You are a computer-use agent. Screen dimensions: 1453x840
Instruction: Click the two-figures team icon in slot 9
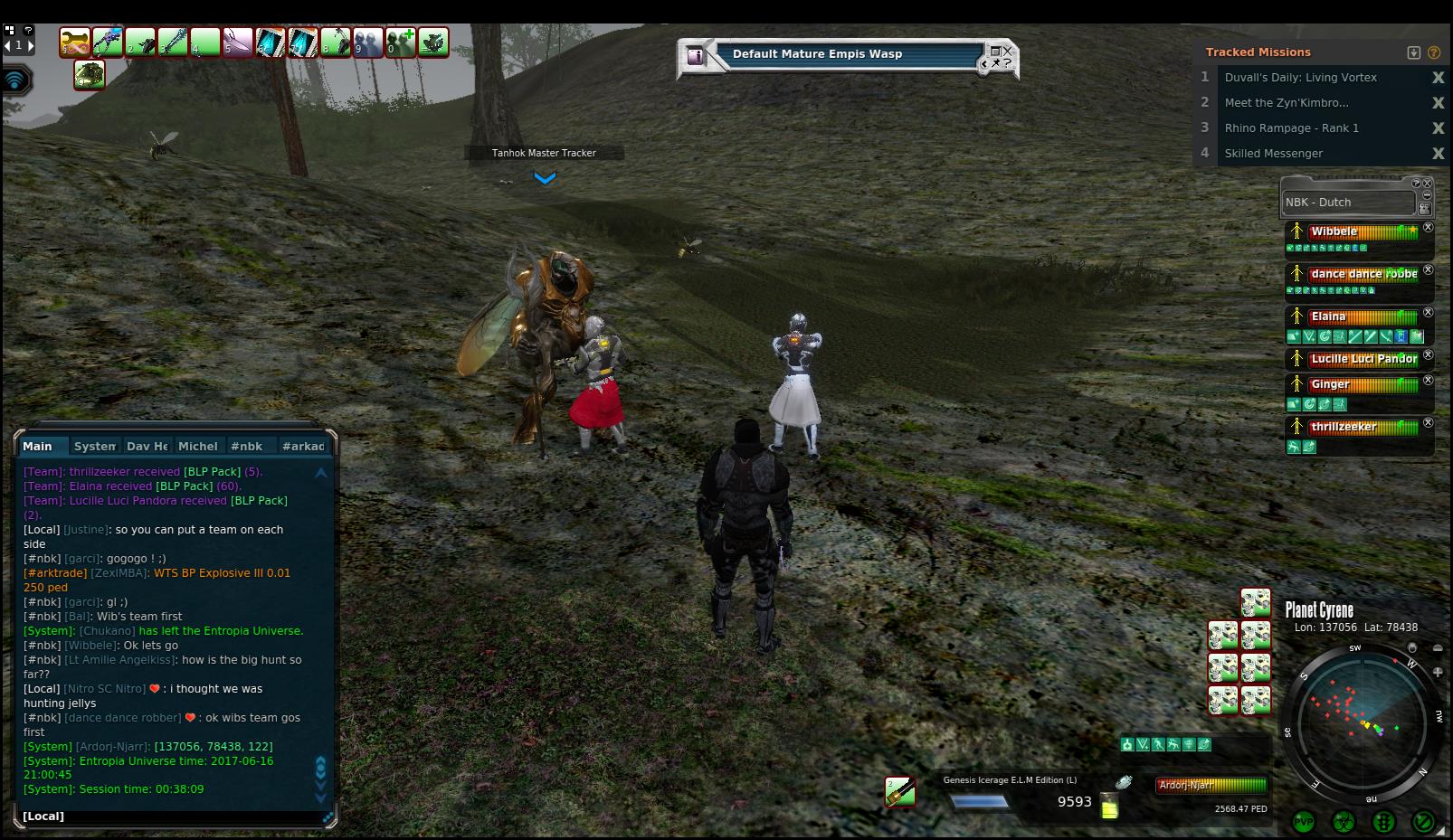click(367, 42)
